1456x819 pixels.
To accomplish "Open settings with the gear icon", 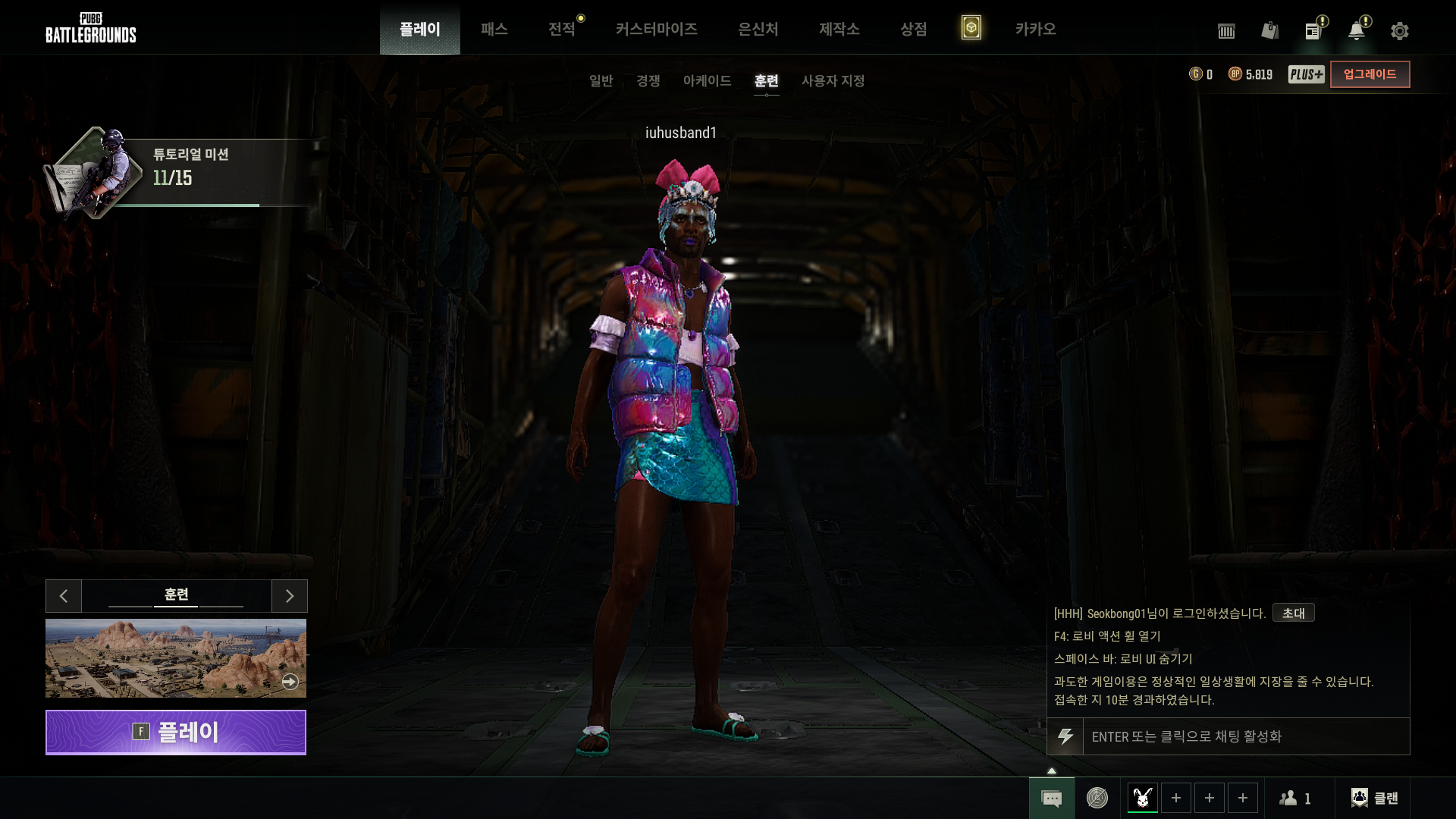I will [x=1399, y=31].
